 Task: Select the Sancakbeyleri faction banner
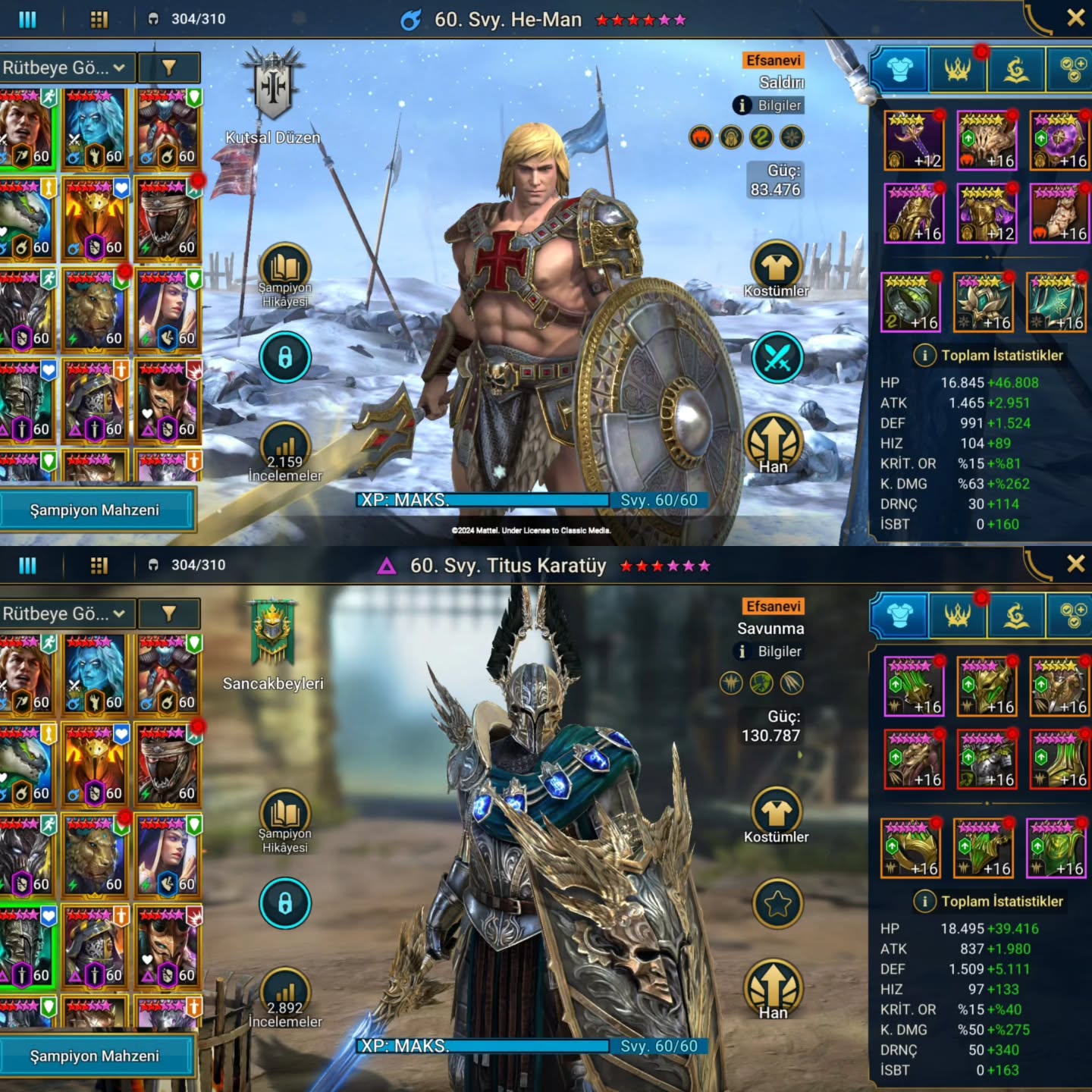[273, 633]
